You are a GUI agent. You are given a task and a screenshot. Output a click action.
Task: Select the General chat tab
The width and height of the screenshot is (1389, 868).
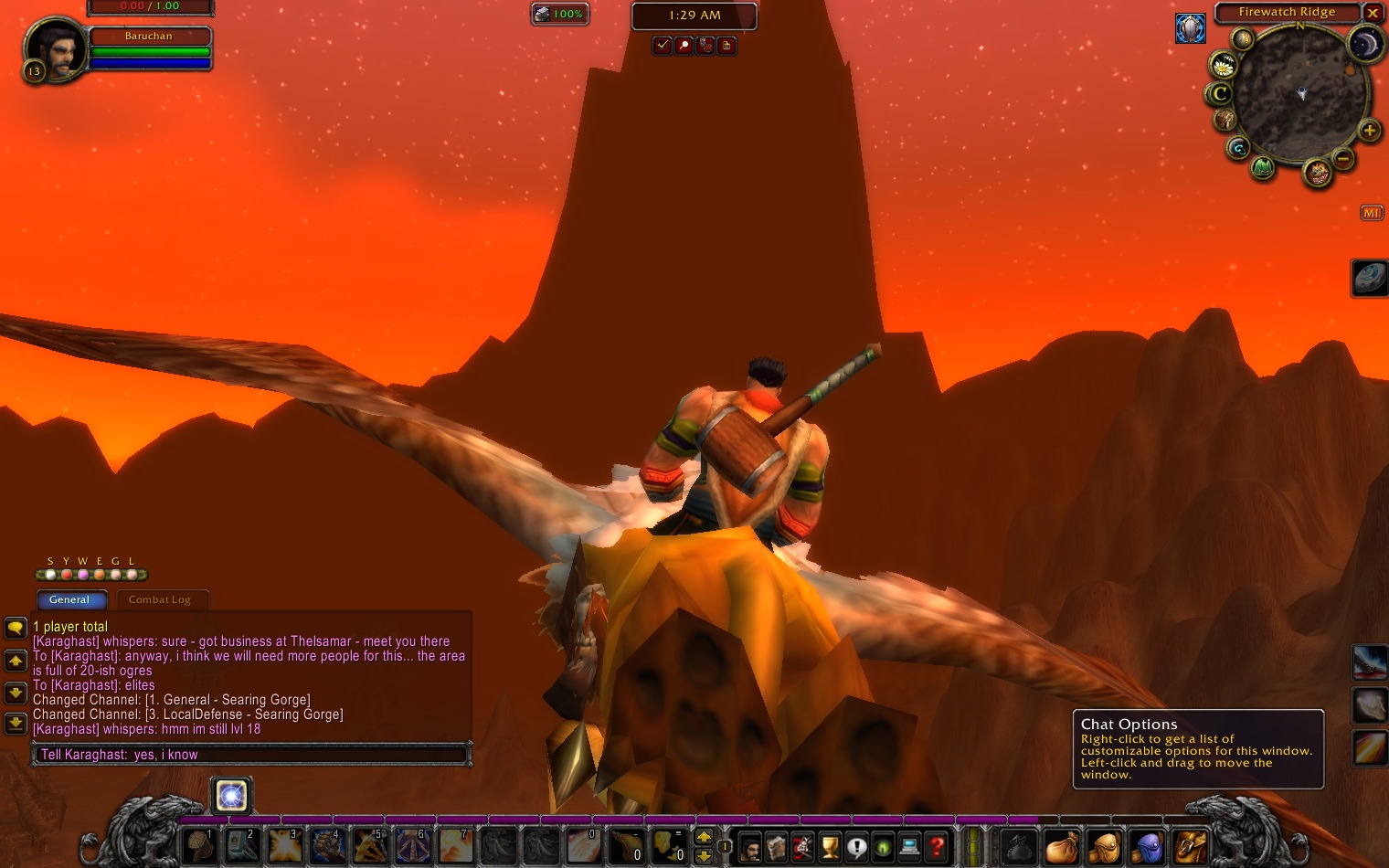[x=70, y=599]
